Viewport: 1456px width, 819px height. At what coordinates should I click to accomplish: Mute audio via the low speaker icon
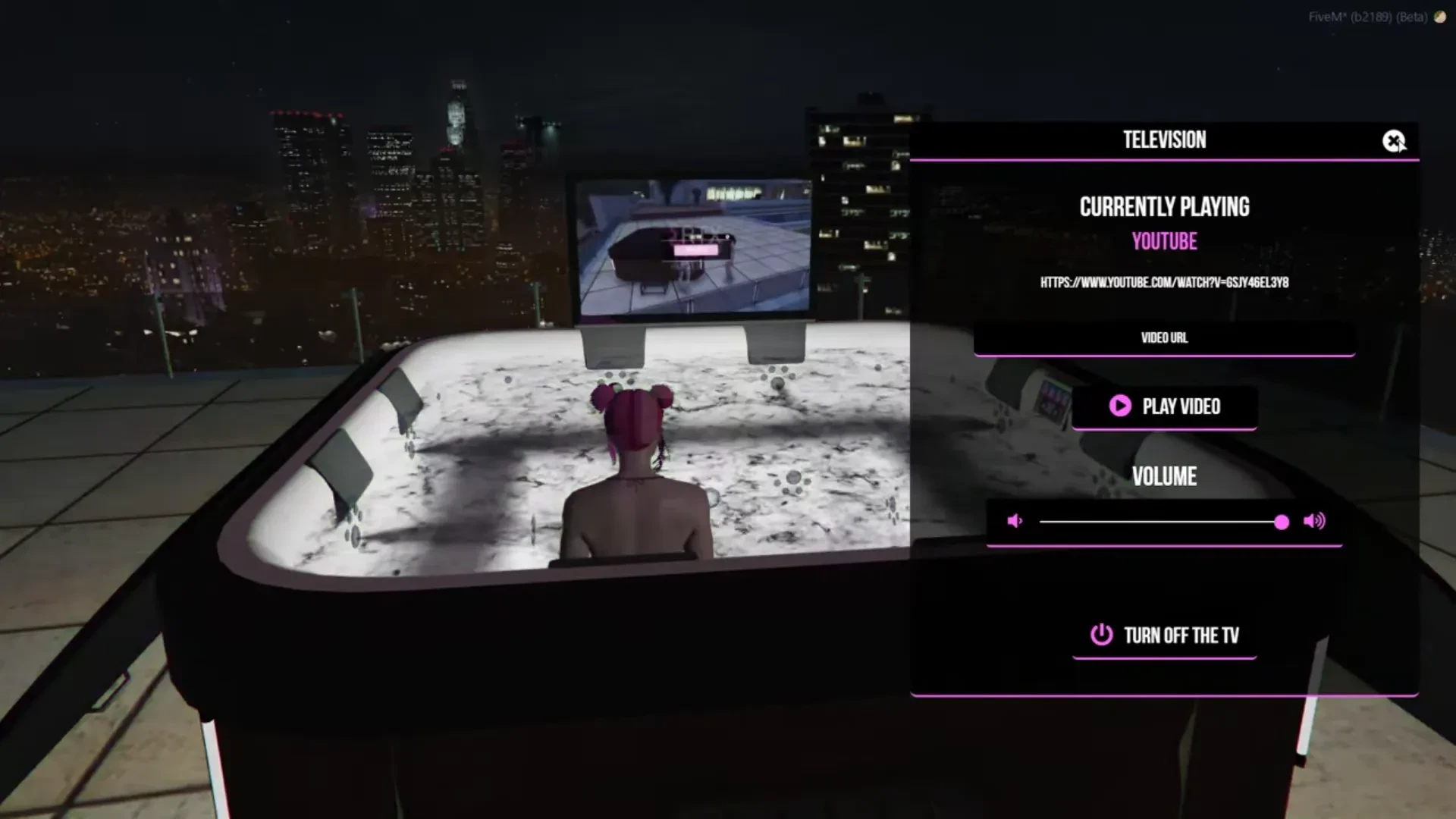(1014, 521)
